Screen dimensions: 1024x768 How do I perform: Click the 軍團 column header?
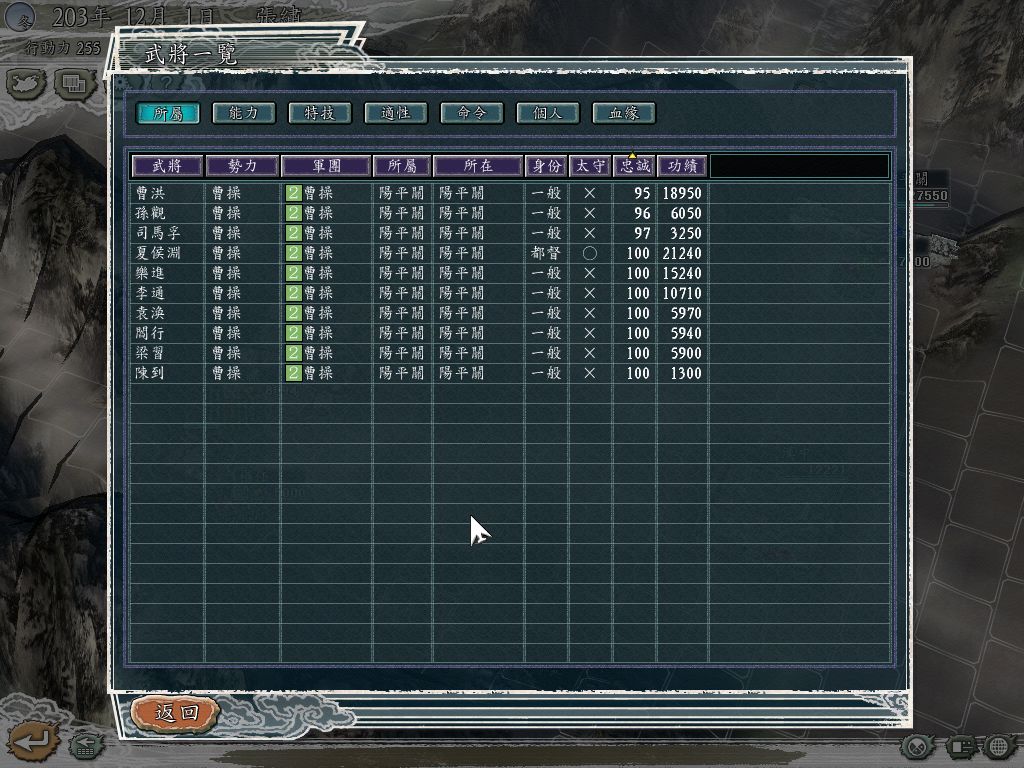pyautogui.click(x=326, y=166)
